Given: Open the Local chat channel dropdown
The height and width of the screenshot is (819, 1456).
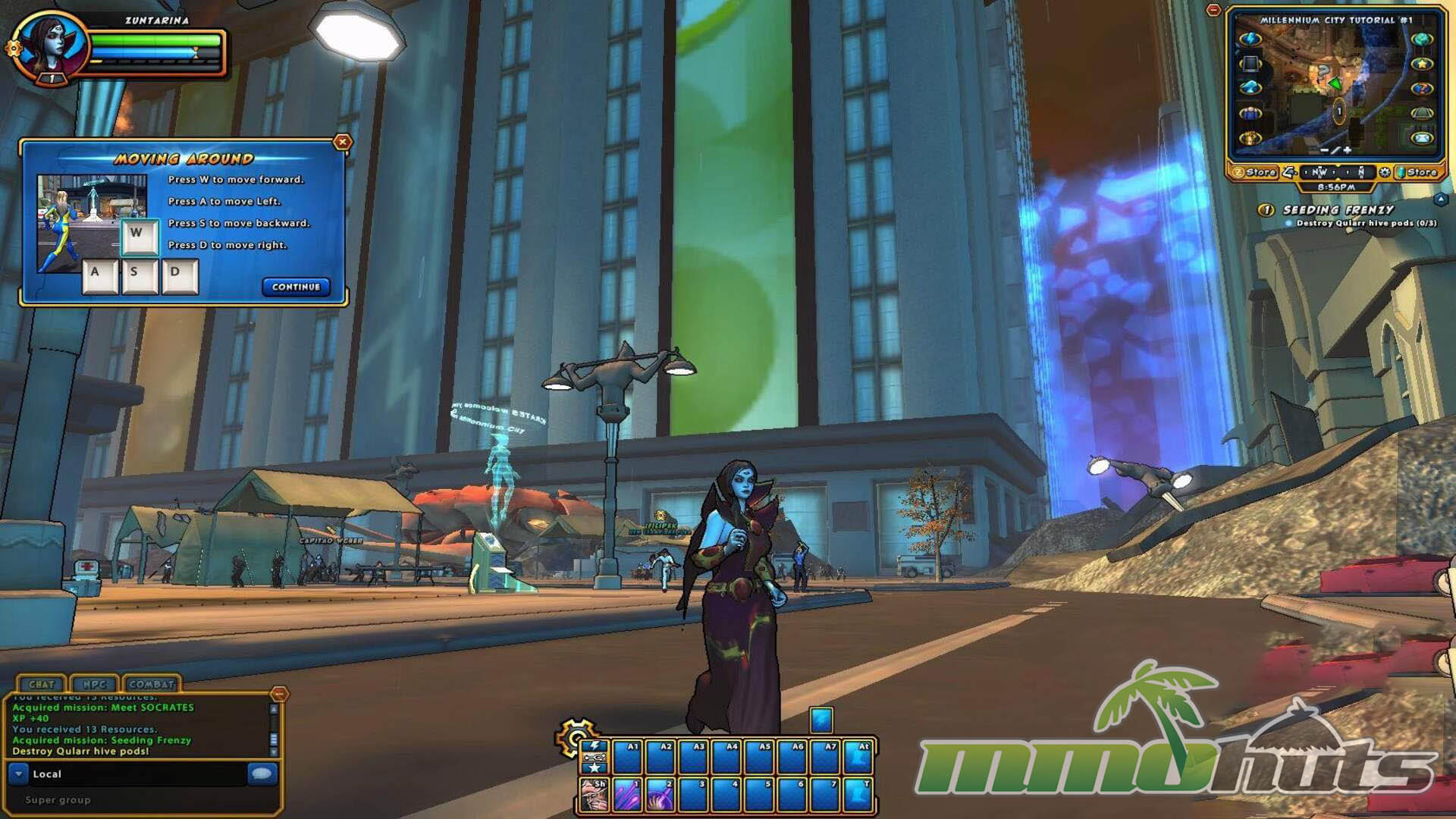Looking at the screenshot, I should (19, 773).
